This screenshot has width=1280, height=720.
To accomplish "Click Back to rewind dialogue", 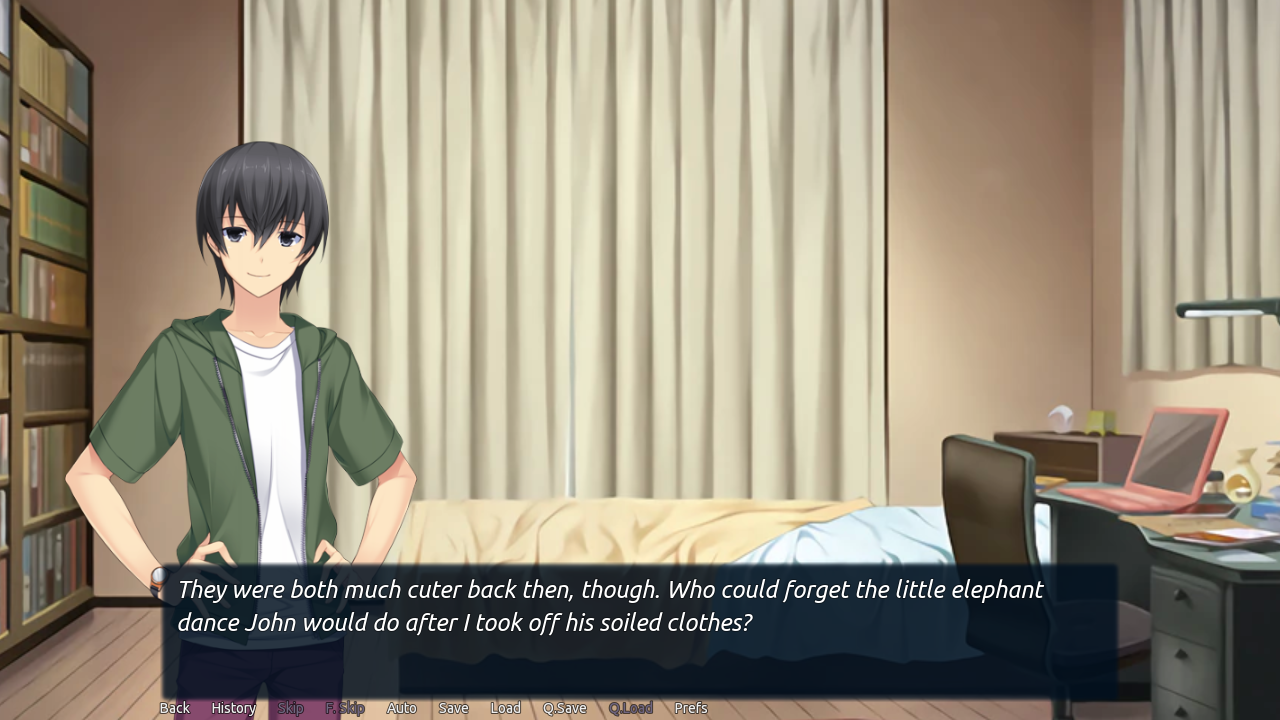I will pyautogui.click(x=174, y=707).
